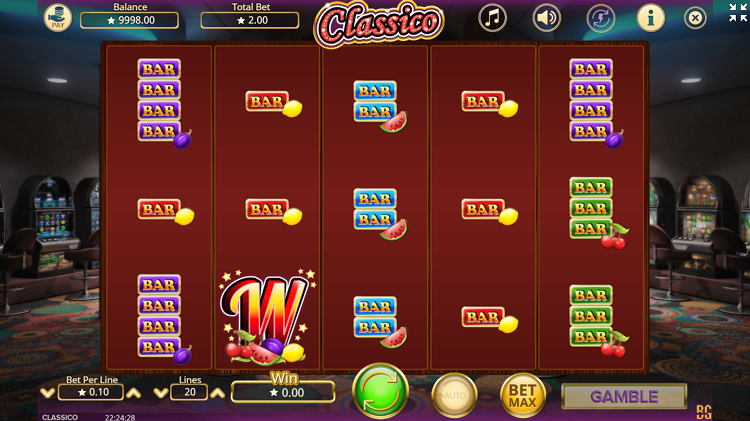Click the GAMBLE button
The width and height of the screenshot is (750, 421).
(624, 396)
